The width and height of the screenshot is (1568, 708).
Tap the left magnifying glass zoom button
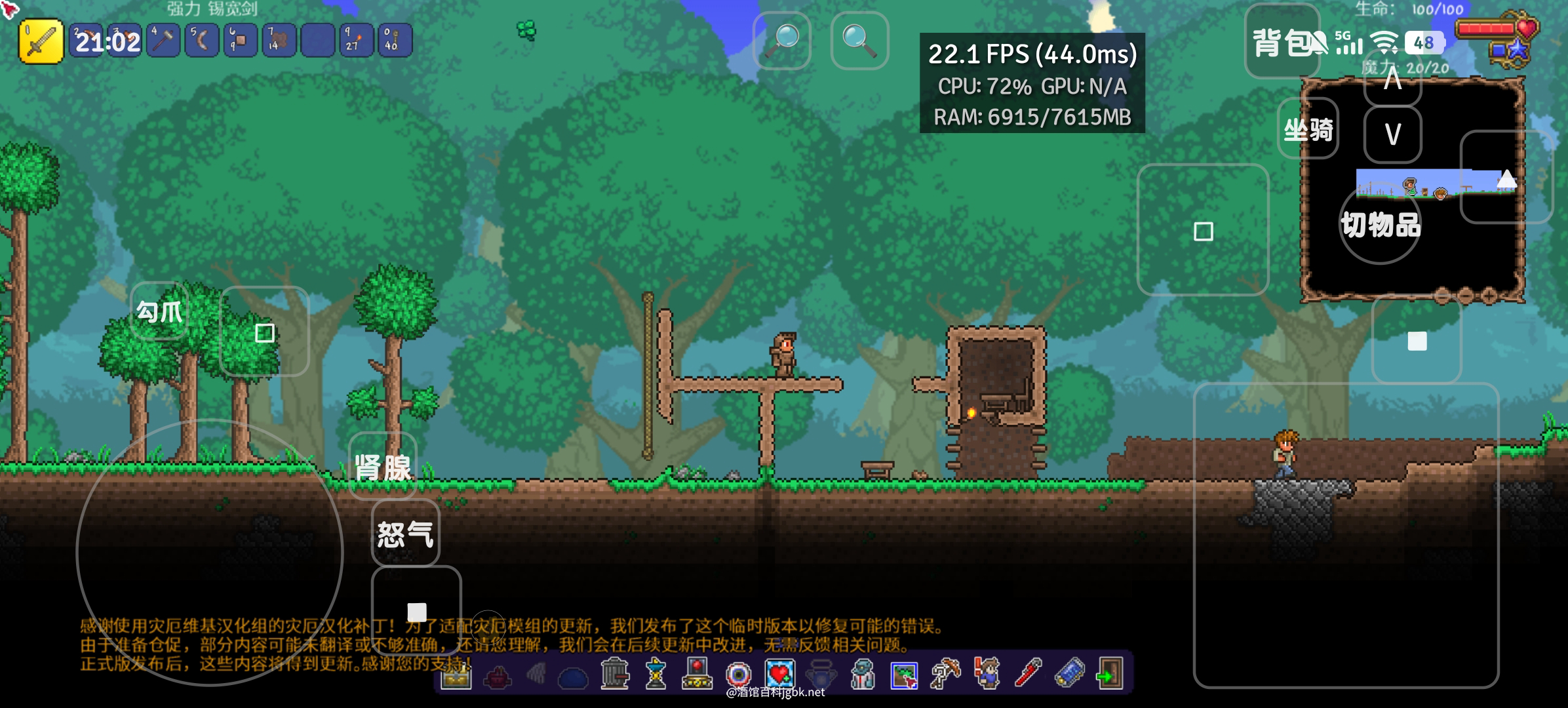782,41
